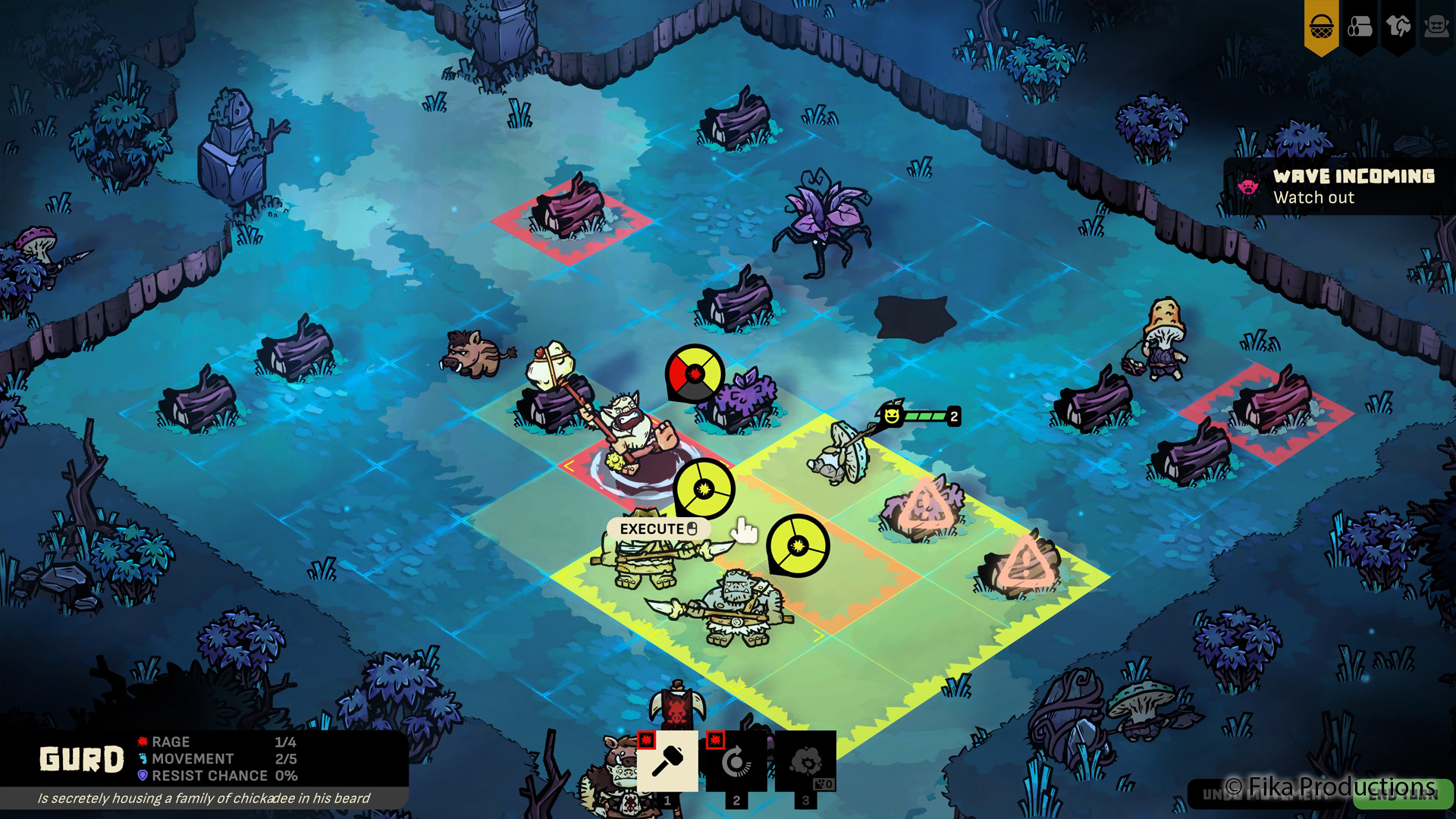Switch to the wood logs tab
The height and width of the screenshot is (819, 1456).
[1360, 27]
